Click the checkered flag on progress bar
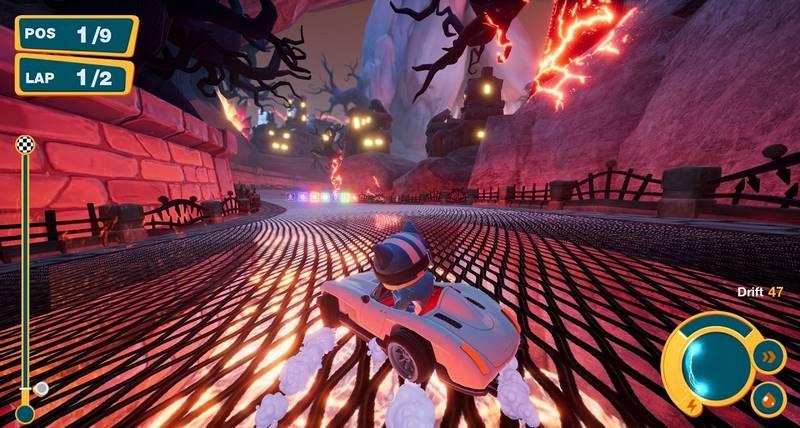 (x=25, y=145)
